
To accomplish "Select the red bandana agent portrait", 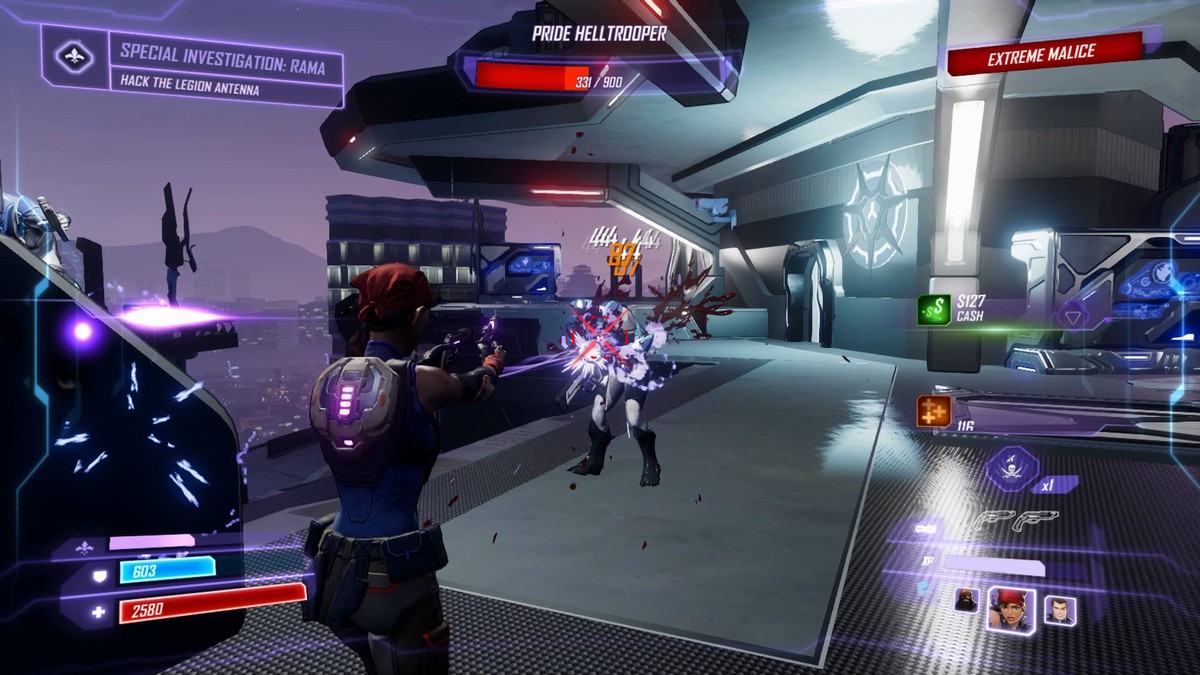I will point(1010,607).
